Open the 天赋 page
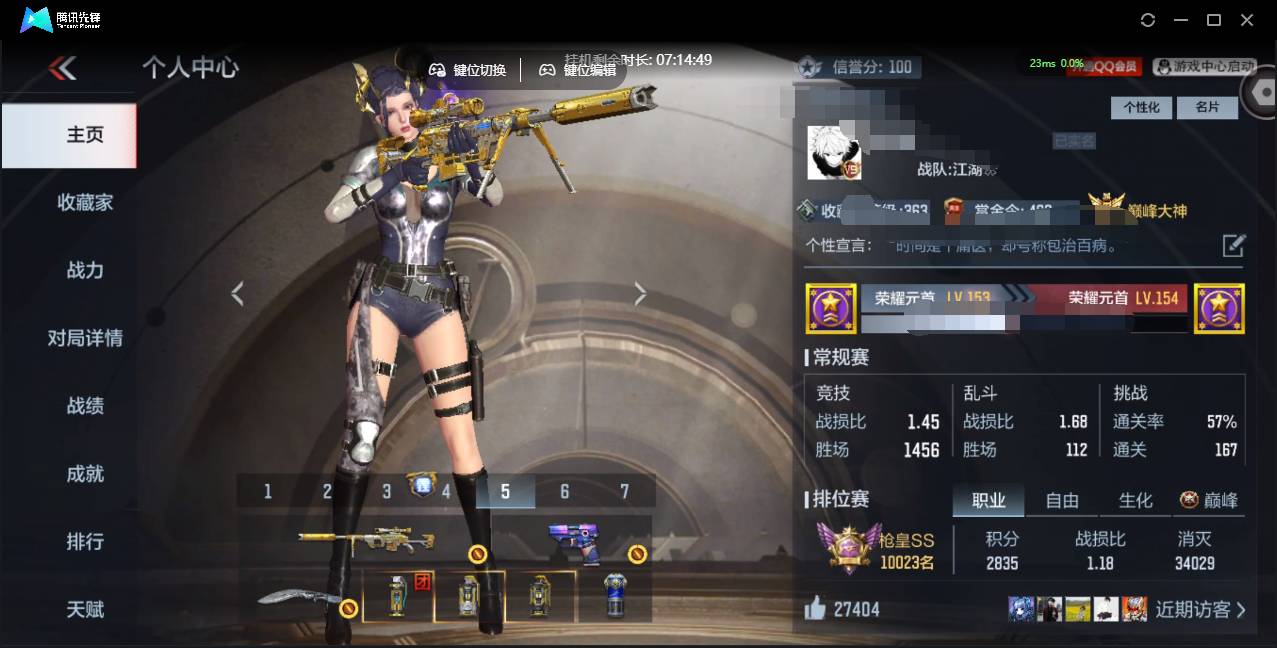This screenshot has height=648, width=1277. 85,609
